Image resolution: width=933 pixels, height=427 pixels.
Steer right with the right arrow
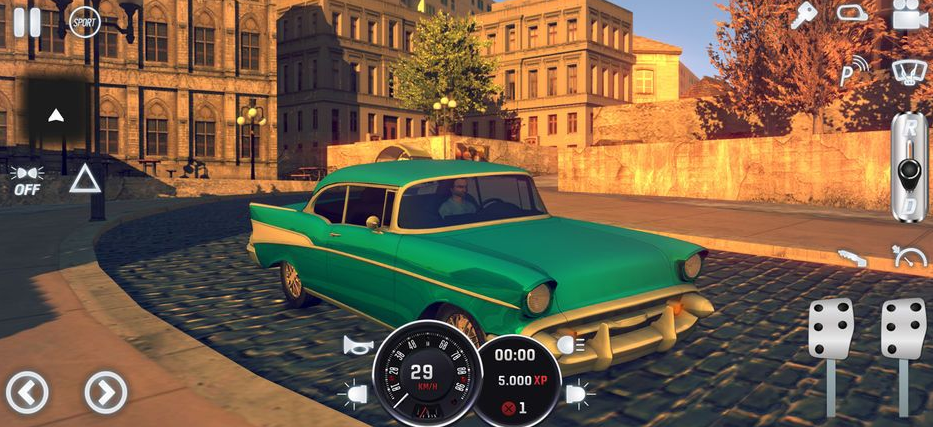[x=105, y=392]
